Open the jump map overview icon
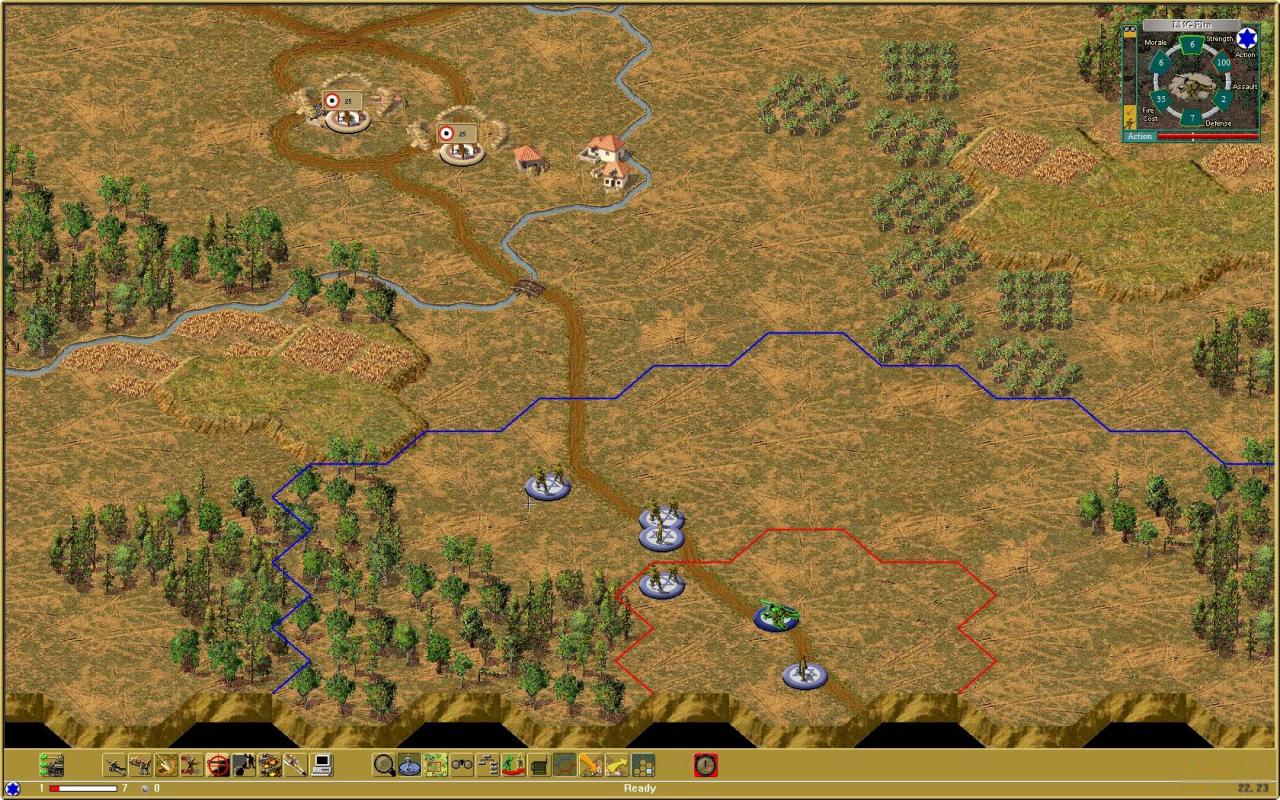1280x800 pixels. pyautogui.click(x=436, y=765)
